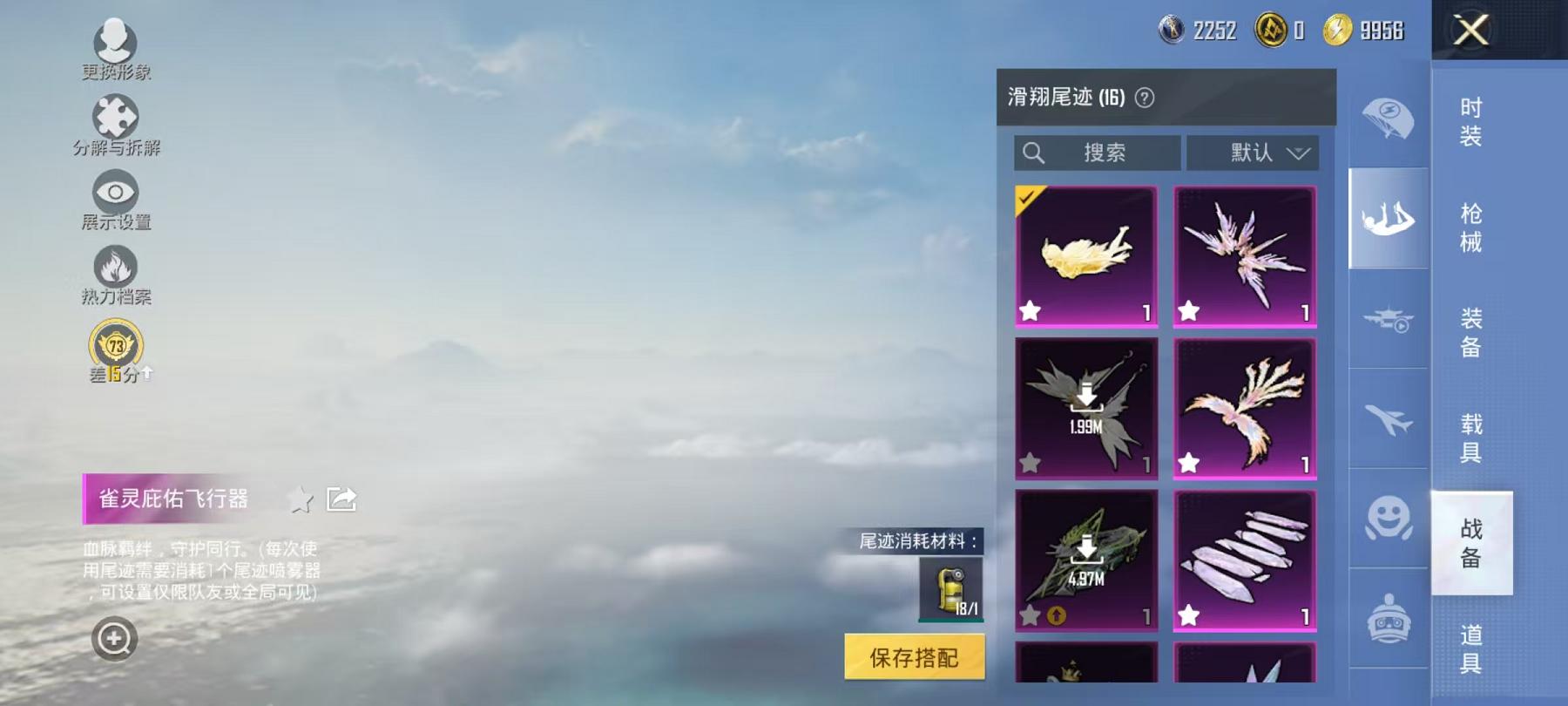
Task: Share 雀灵庇佑飞行器 via the share arrow
Action: (341, 497)
